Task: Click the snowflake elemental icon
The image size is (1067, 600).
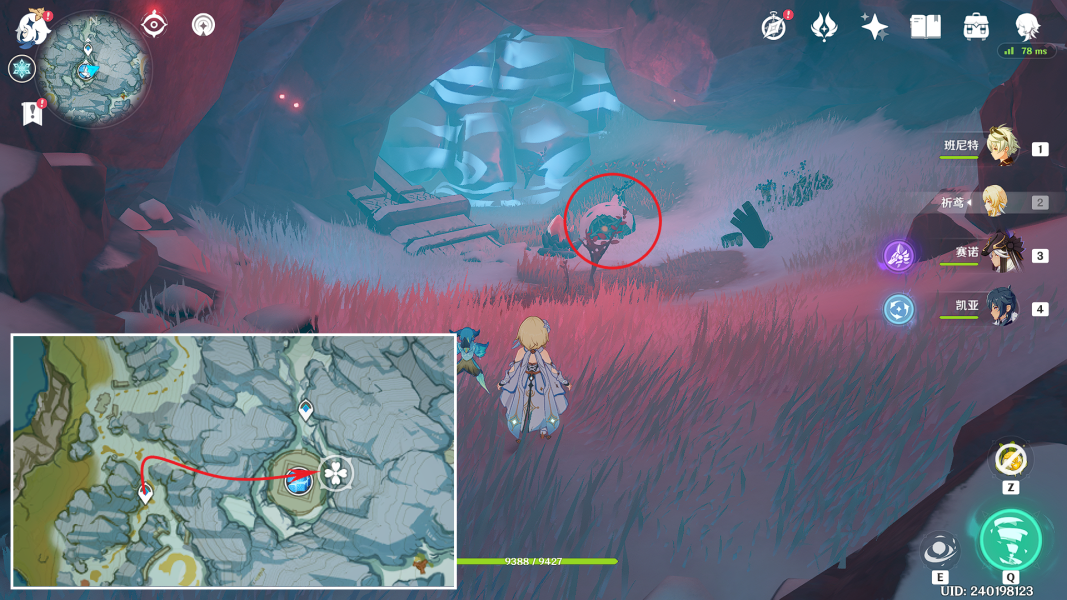Action: click(x=20, y=69)
